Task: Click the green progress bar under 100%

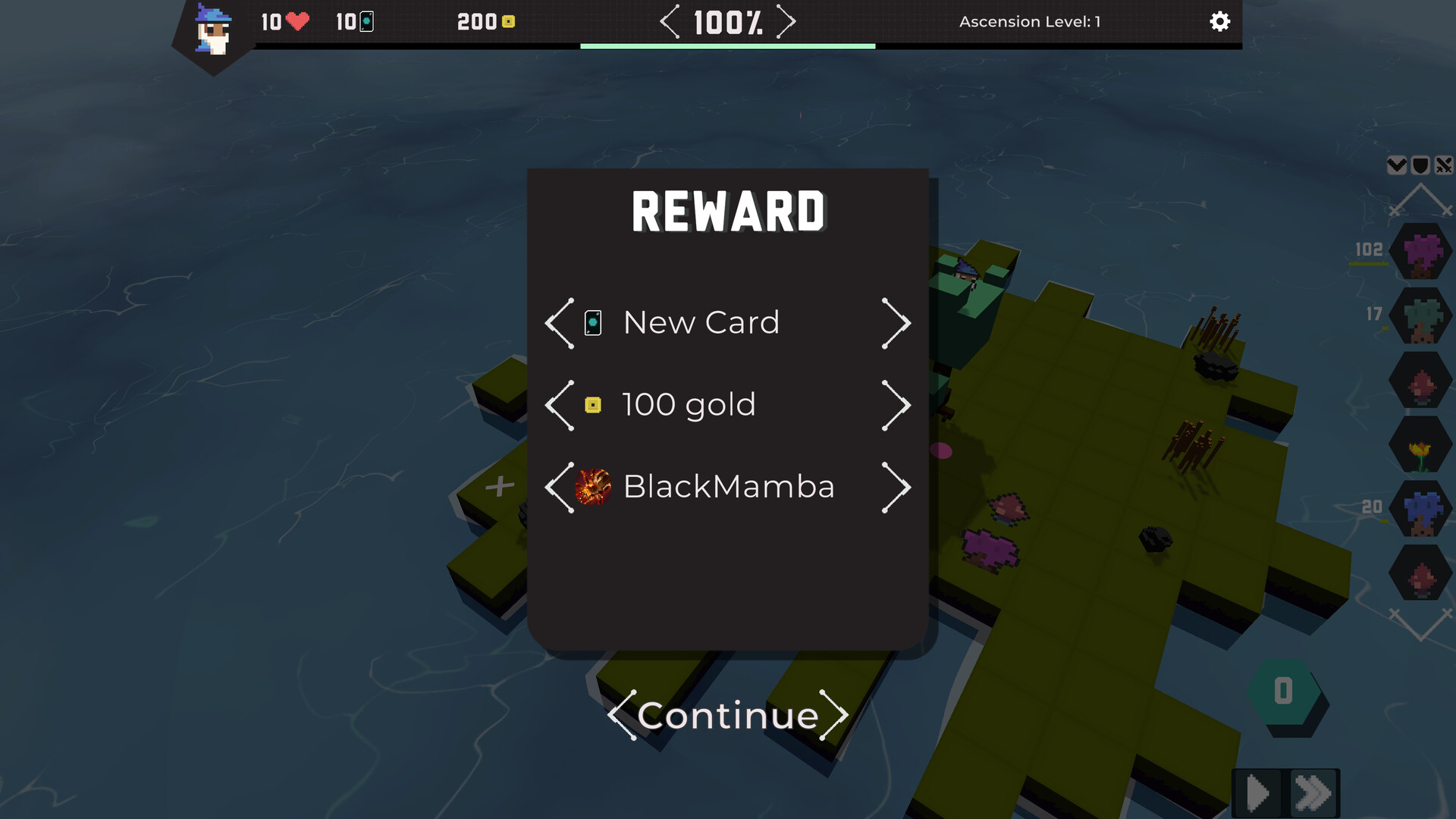Action: (x=726, y=47)
